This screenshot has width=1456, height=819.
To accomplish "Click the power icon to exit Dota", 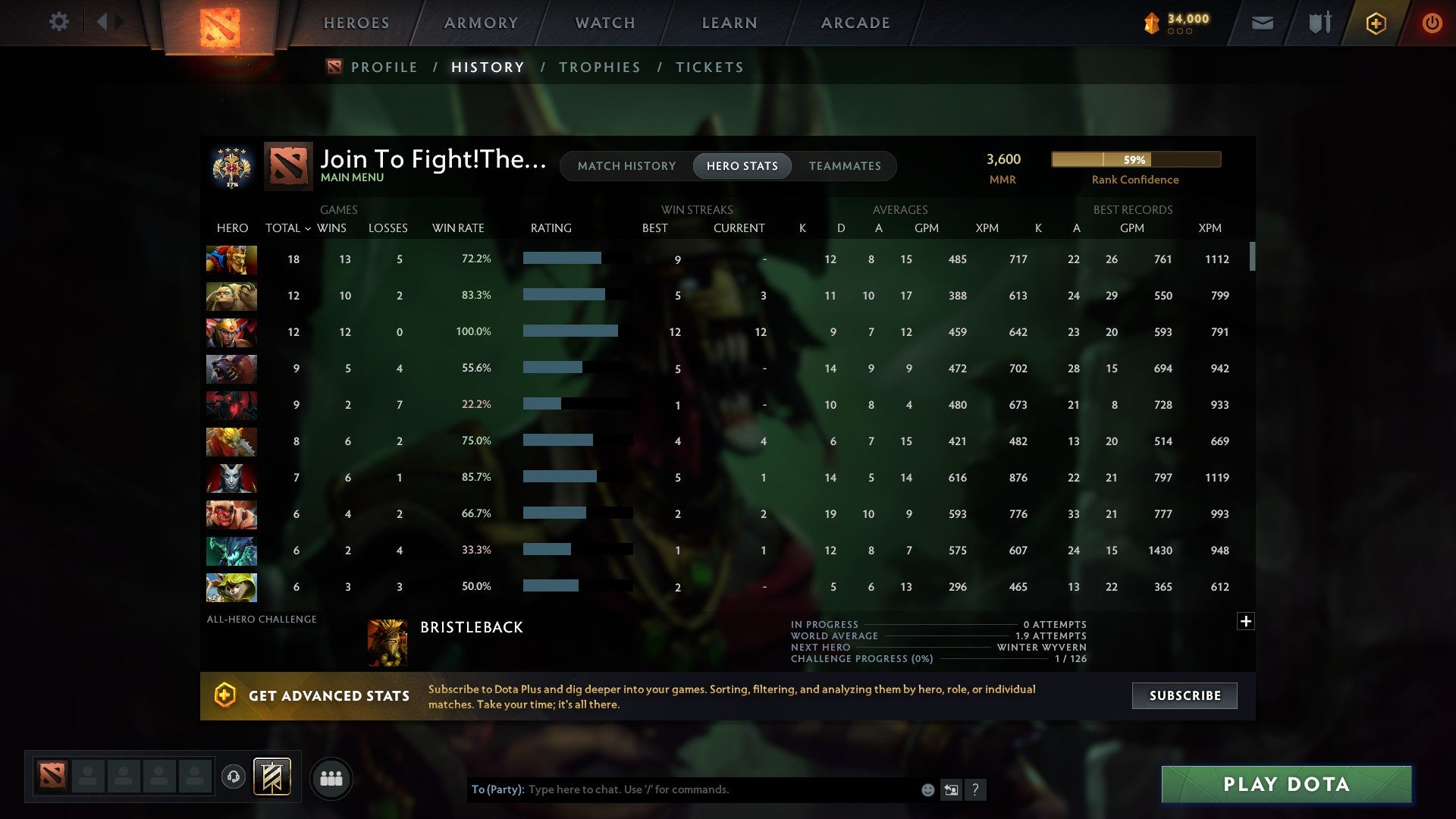I will [x=1432, y=23].
